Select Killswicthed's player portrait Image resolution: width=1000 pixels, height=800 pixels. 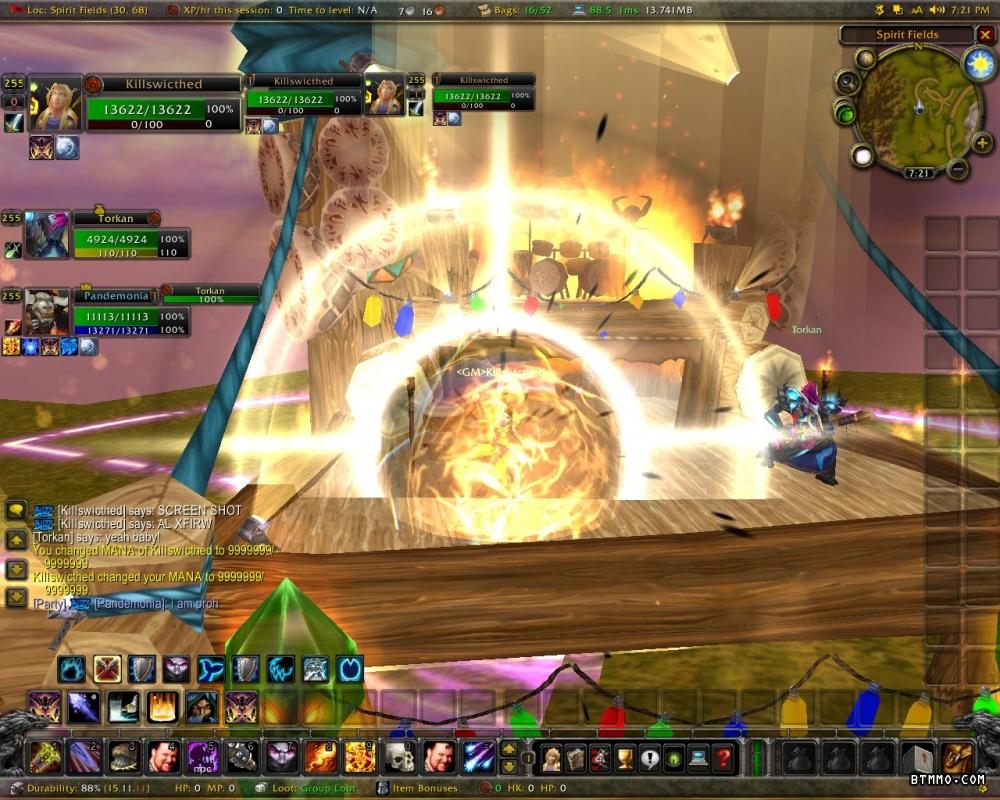pyautogui.click(x=56, y=104)
